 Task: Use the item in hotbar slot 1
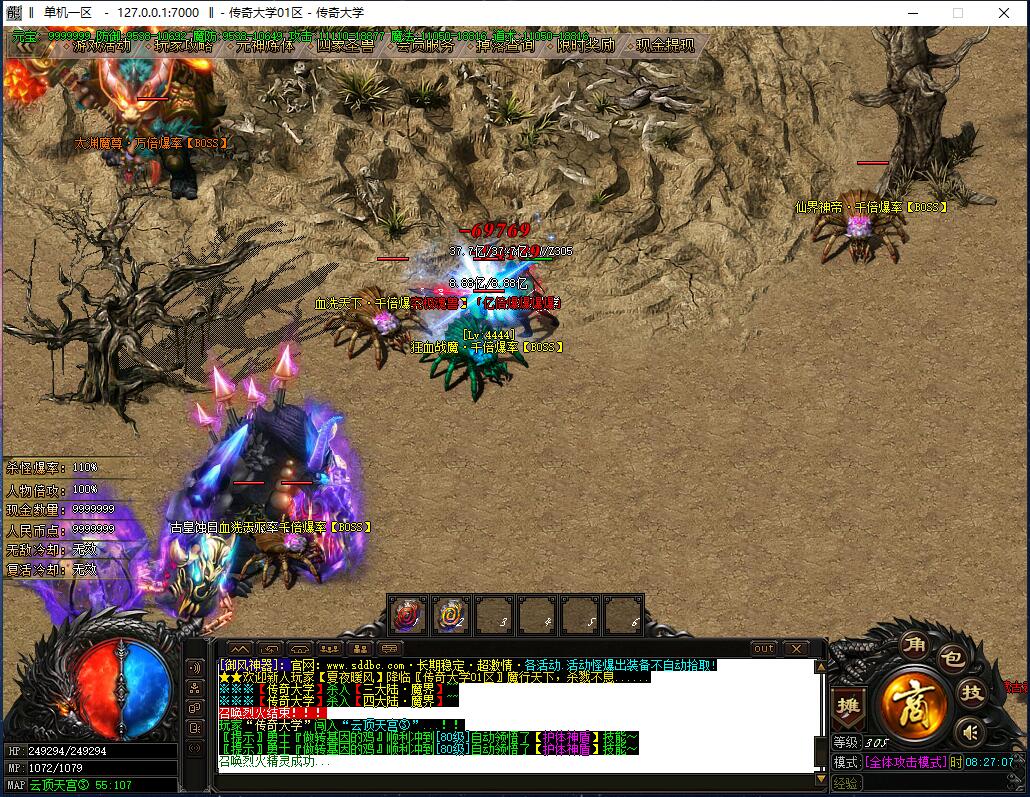tap(407, 615)
